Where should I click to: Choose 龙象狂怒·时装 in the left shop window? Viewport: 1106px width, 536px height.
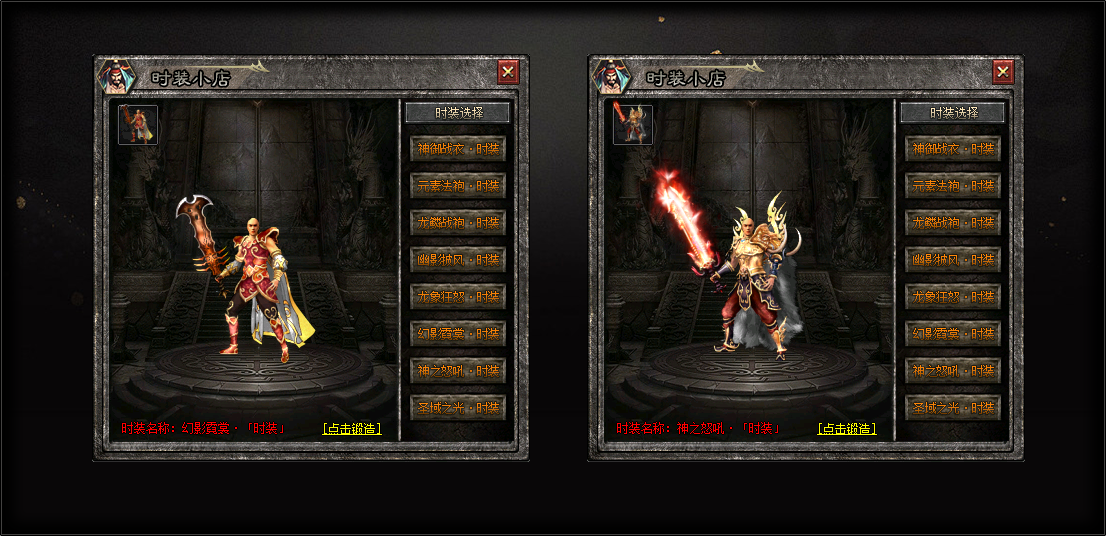[x=458, y=297]
